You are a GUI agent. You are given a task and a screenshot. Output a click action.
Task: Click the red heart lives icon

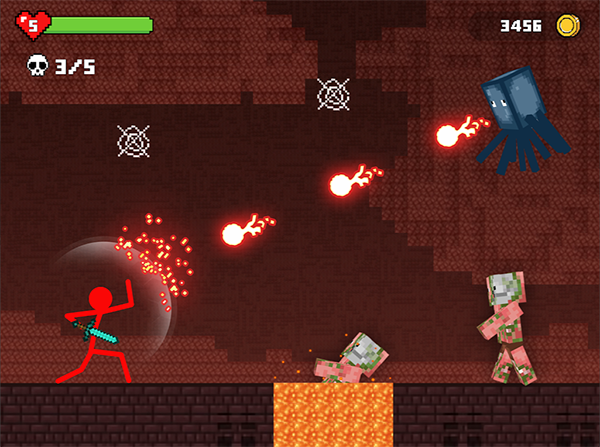[33, 25]
